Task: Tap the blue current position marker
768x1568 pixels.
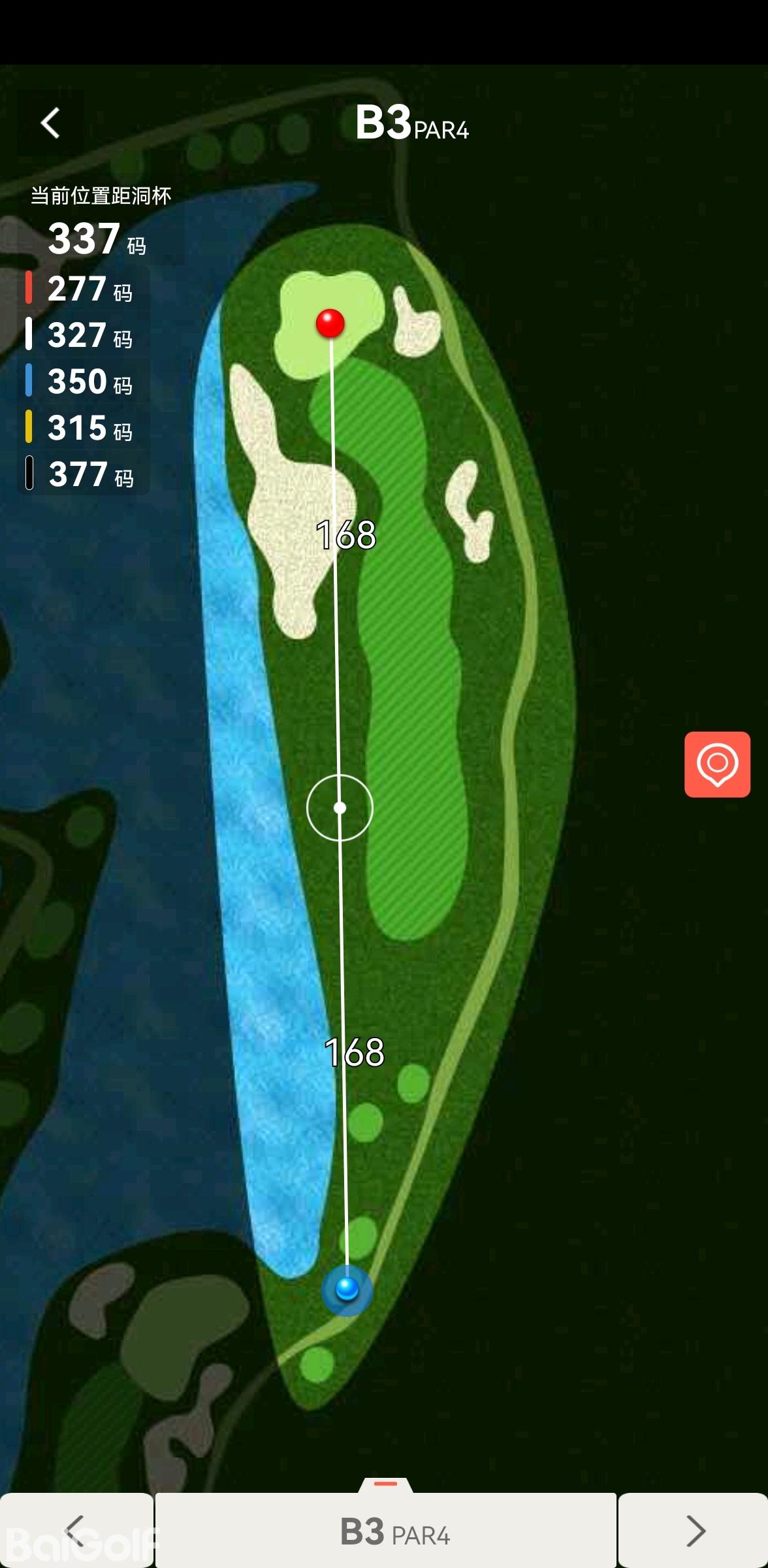Action: tap(347, 1289)
